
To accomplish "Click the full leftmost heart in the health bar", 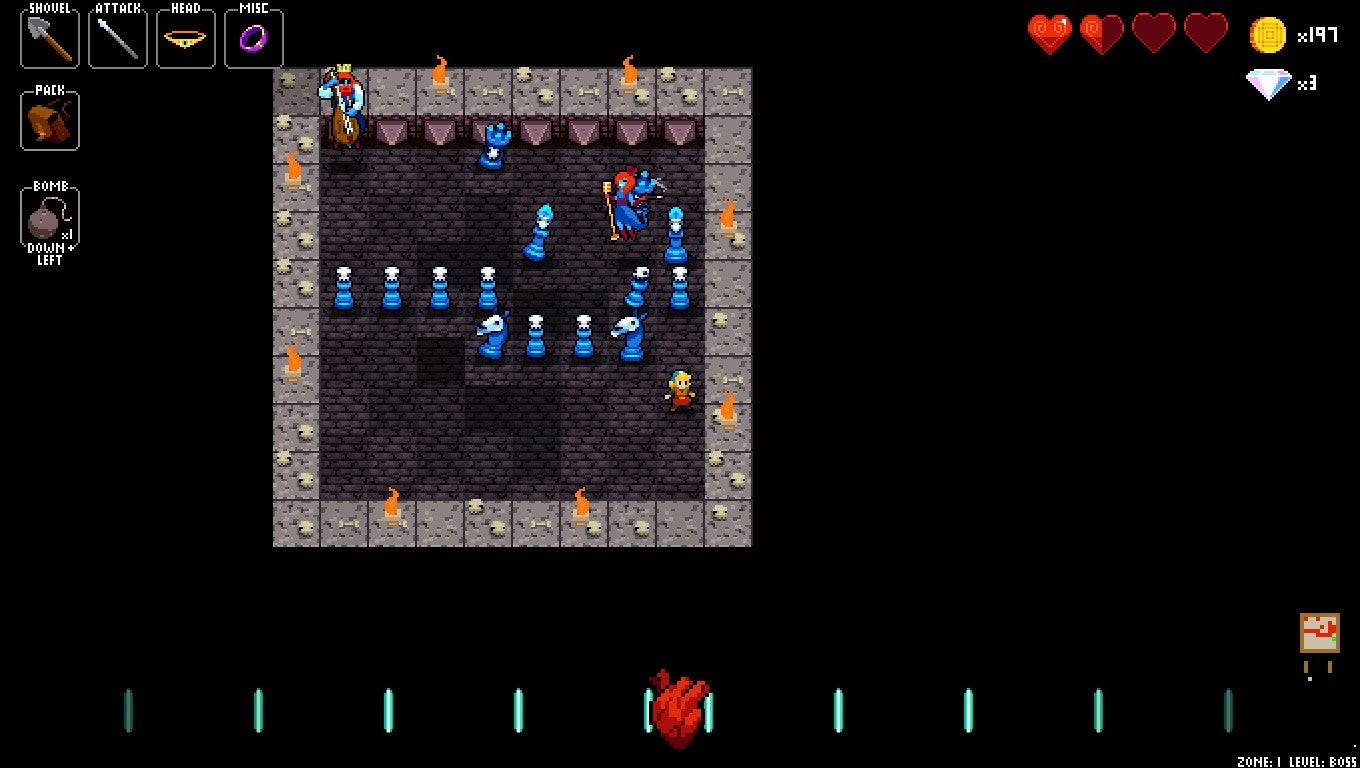I will click(1050, 33).
